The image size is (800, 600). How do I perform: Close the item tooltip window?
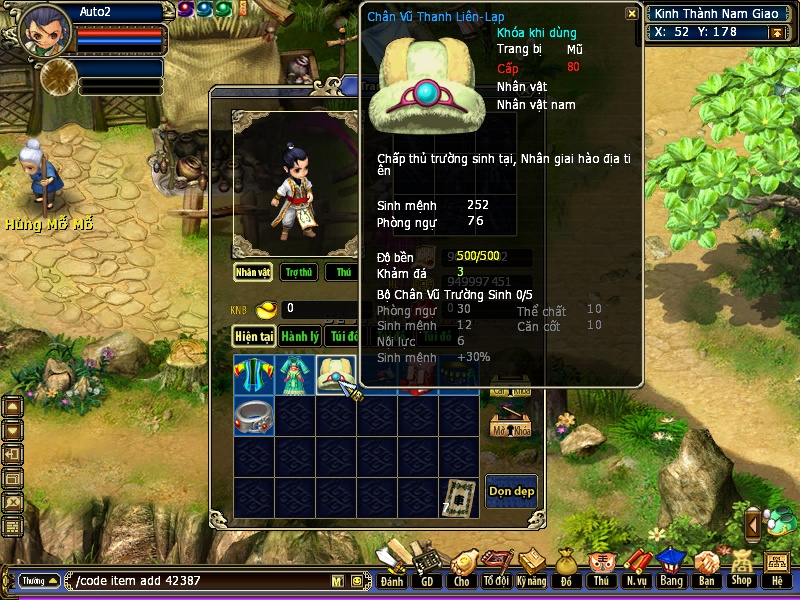pyautogui.click(x=631, y=14)
